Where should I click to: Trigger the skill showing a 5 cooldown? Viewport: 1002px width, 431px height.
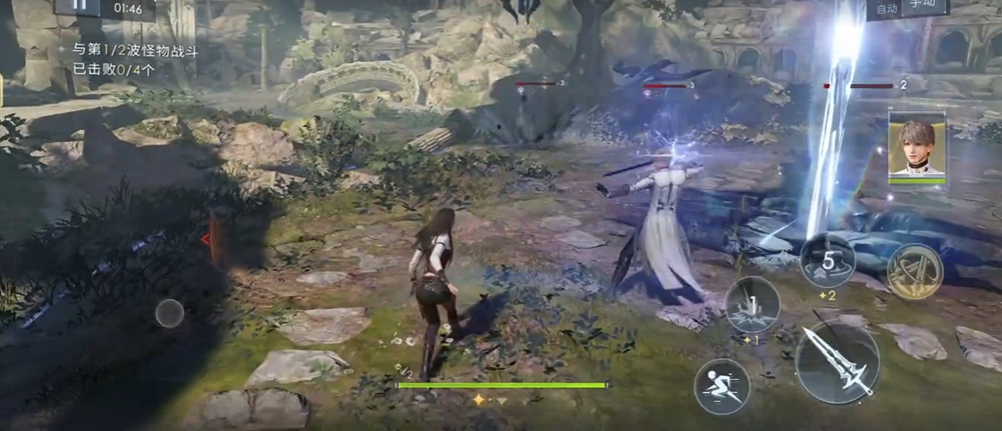[x=827, y=260]
